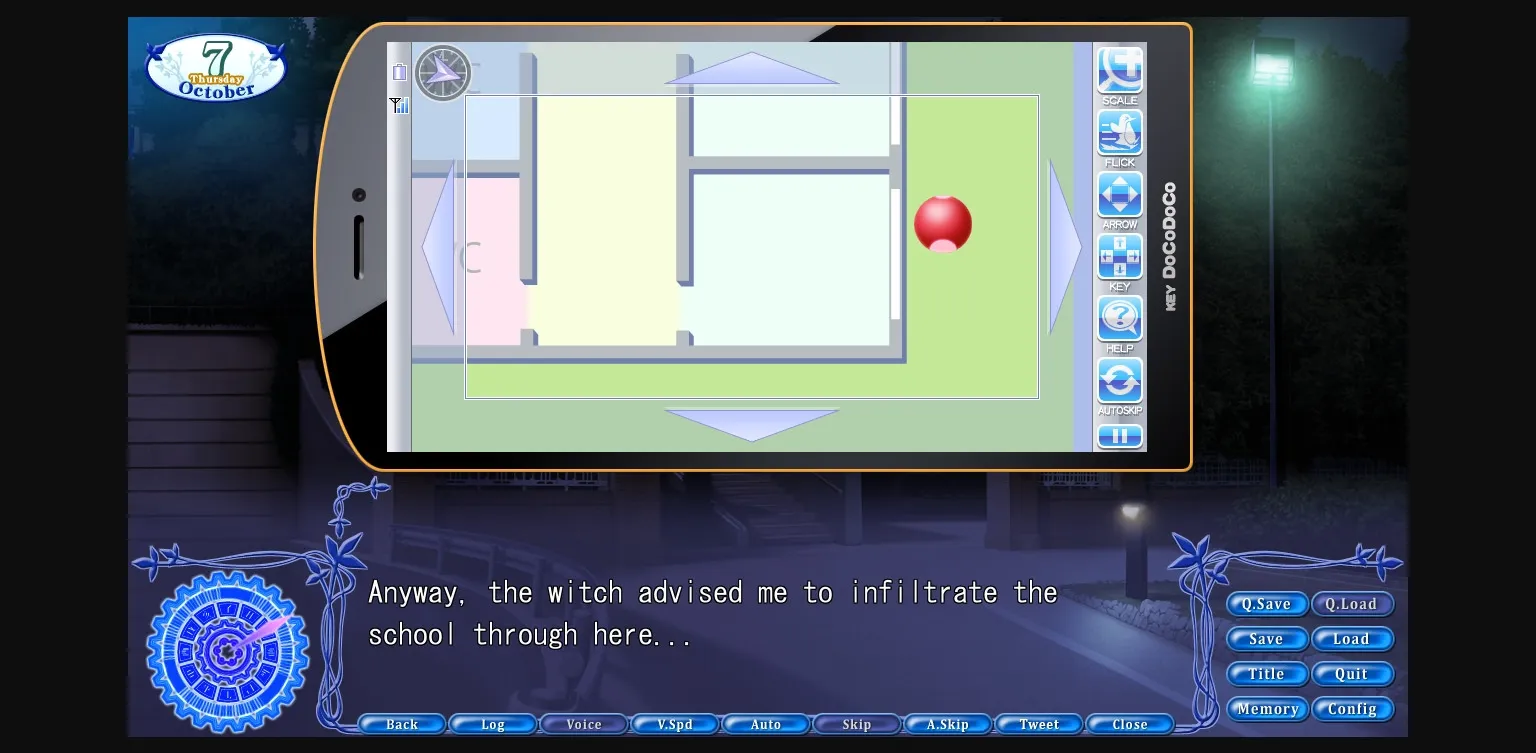Enable AUTOSKIP on the phone sidebar

tap(1119, 380)
